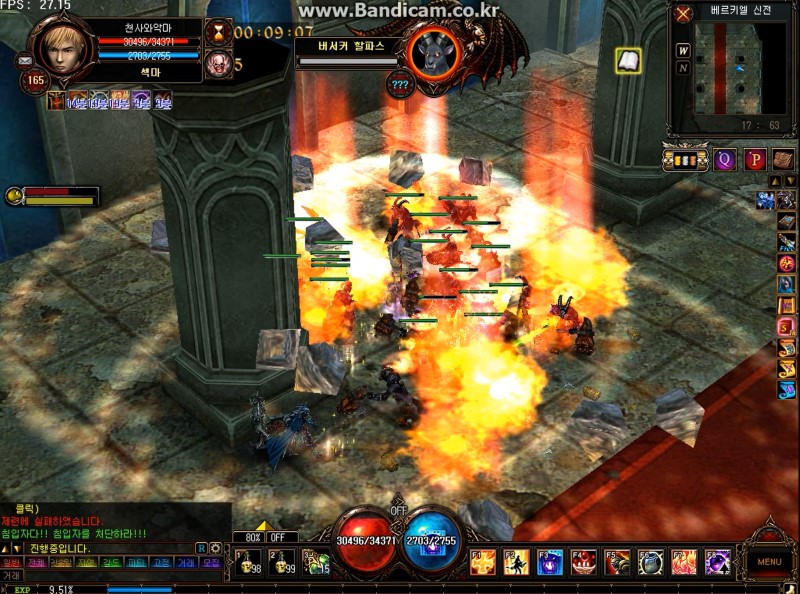Viewport: 800px width, 594px height.
Task: Use the potion in slot 2
Action: [x=282, y=562]
